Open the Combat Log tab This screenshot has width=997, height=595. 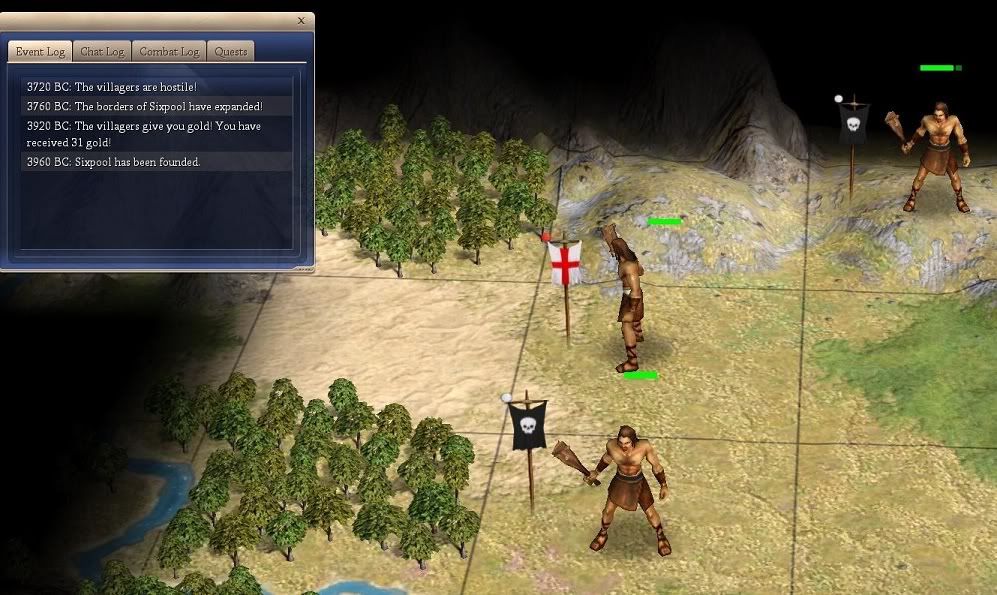pyautogui.click(x=169, y=51)
